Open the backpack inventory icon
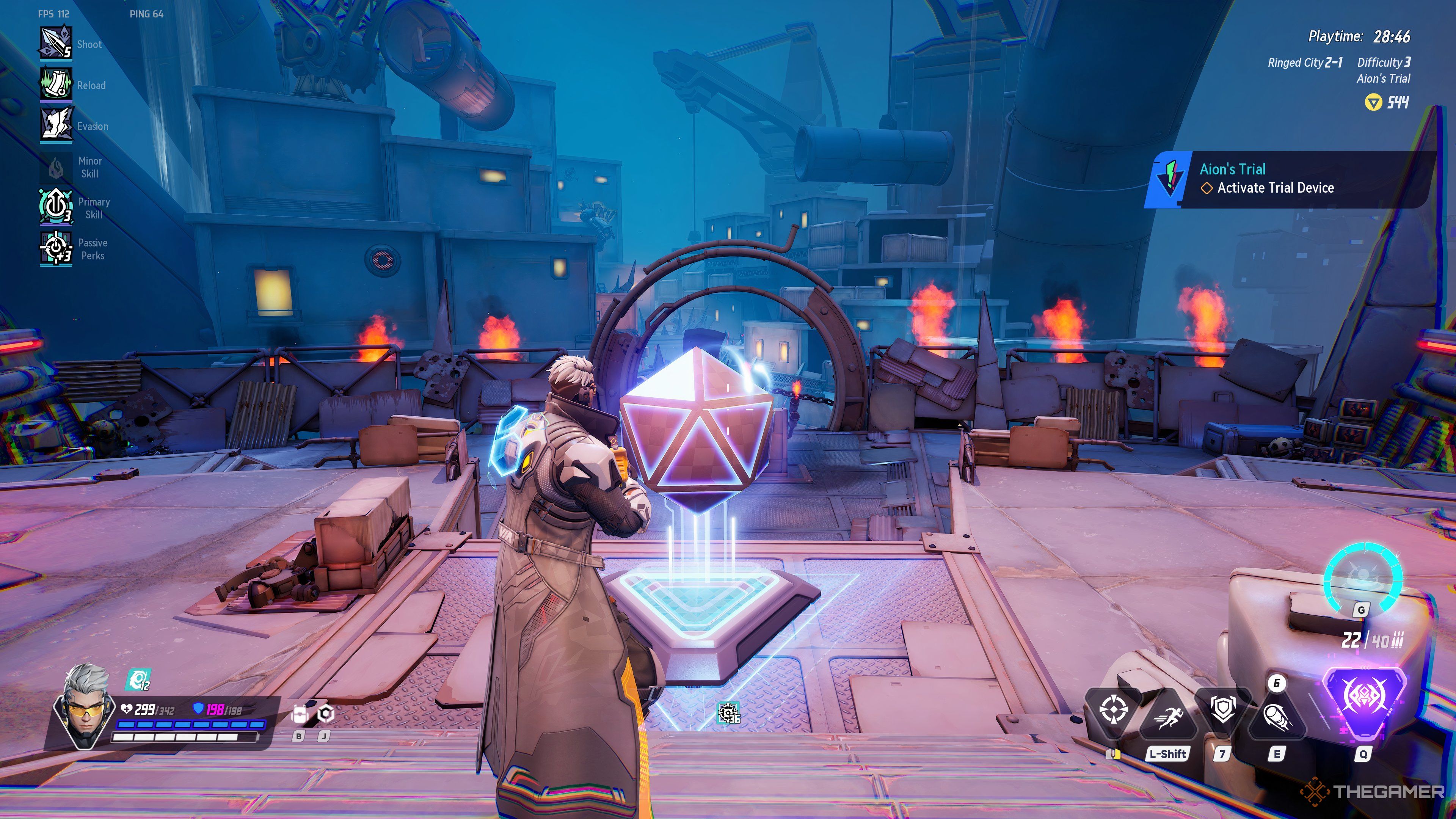The image size is (1456, 819). coord(299,715)
